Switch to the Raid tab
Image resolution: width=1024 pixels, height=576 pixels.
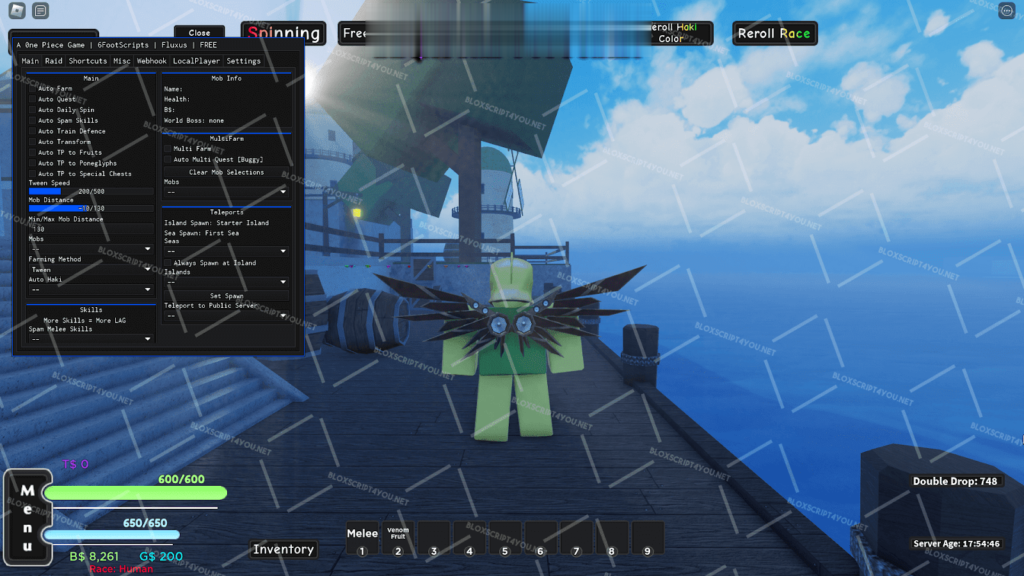tap(54, 61)
